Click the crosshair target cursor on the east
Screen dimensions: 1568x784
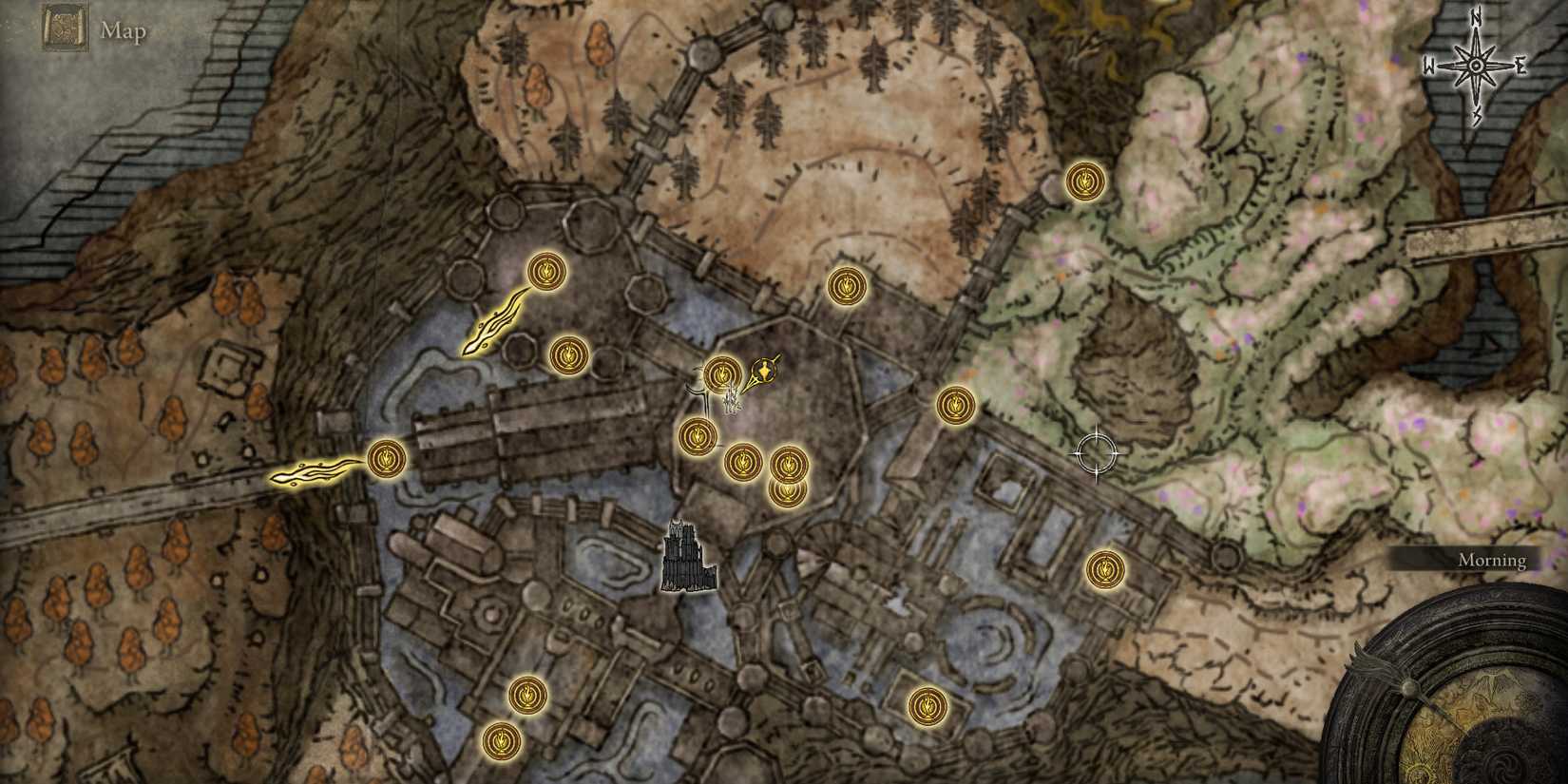coord(1098,451)
